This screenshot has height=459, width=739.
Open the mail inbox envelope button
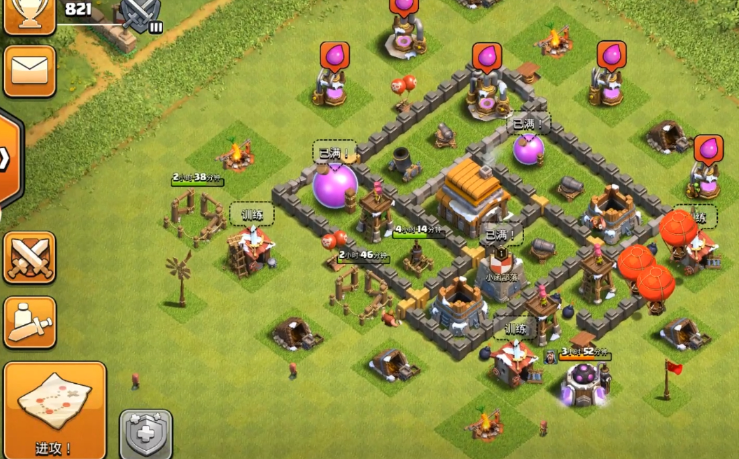(x=29, y=70)
